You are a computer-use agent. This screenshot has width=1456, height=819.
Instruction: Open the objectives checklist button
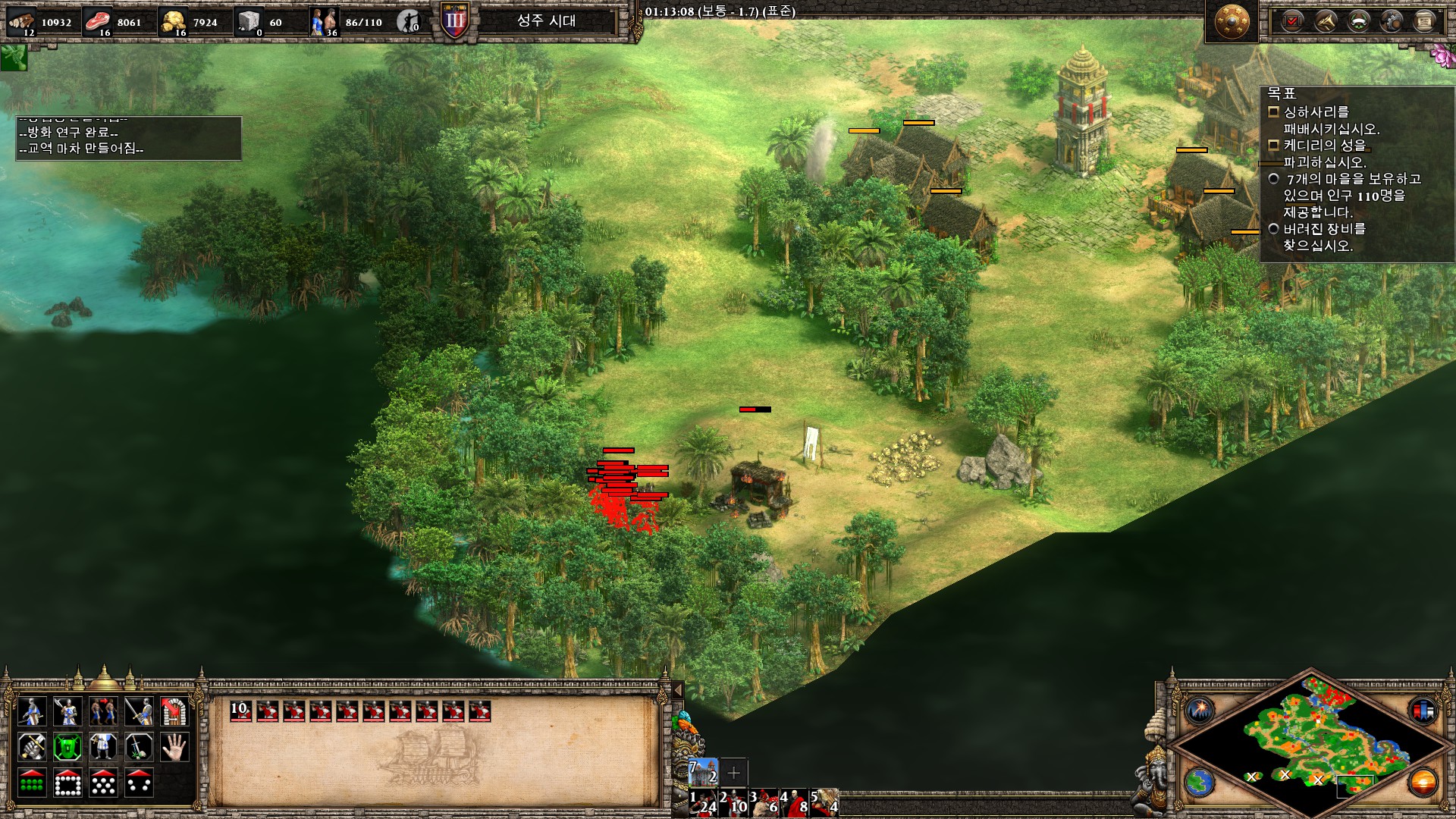click(x=1291, y=21)
